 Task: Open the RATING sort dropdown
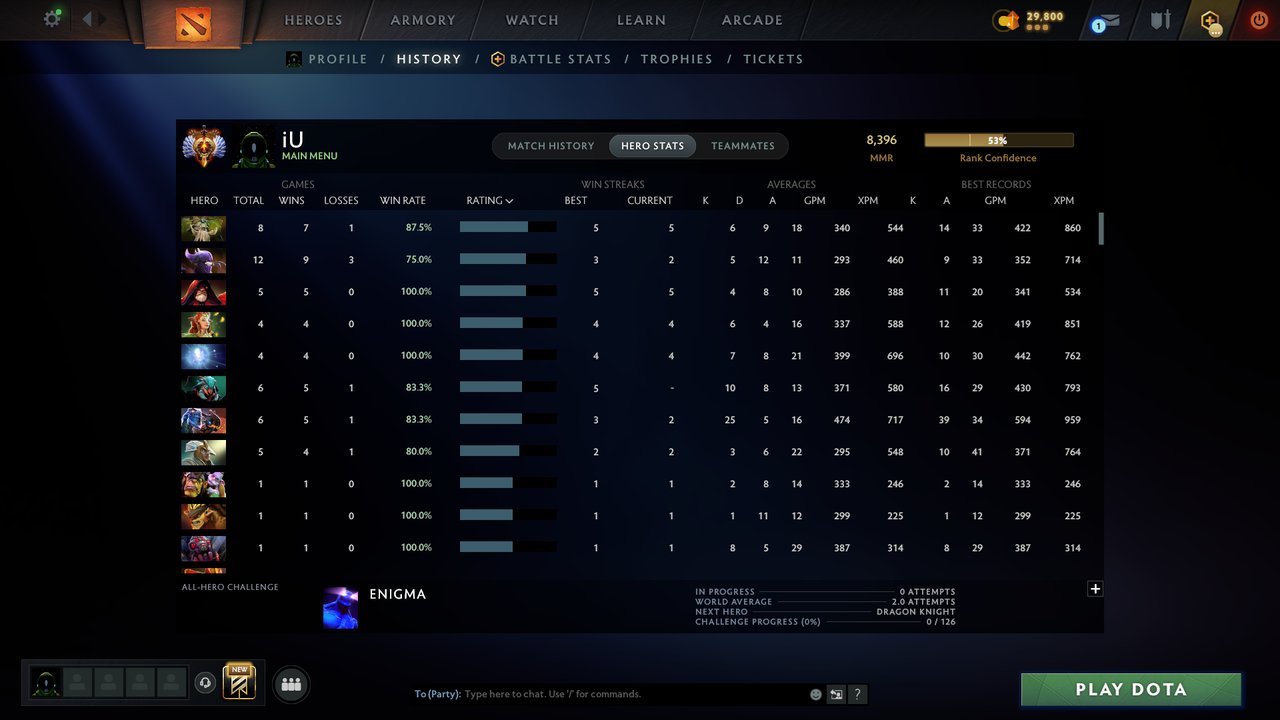click(489, 200)
